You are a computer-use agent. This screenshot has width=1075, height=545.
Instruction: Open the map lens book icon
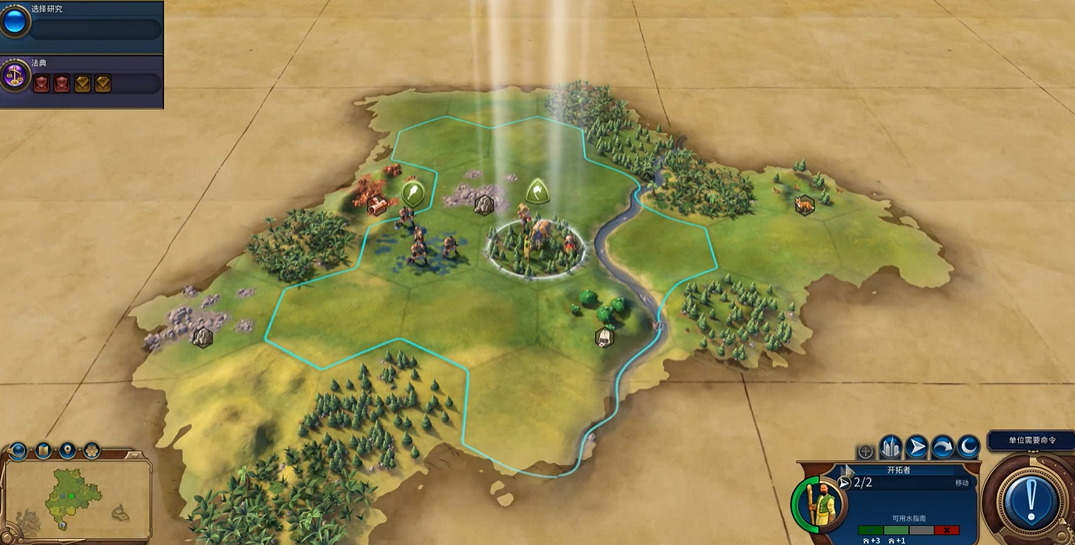(42, 451)
